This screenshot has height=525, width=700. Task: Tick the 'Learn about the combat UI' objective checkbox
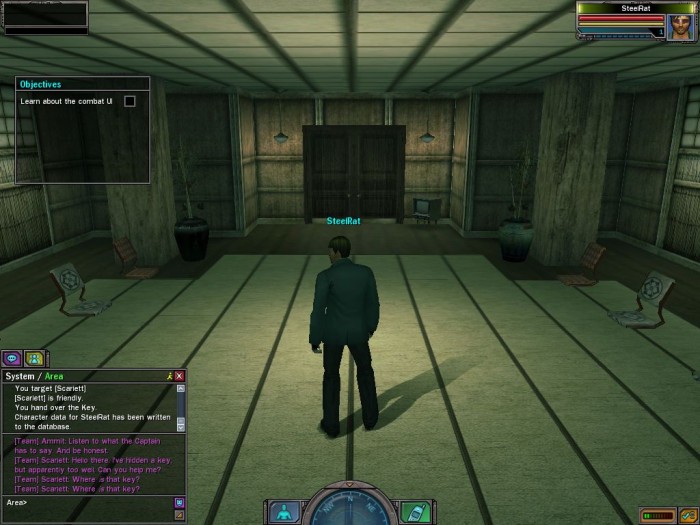click(x=129, y=101)
